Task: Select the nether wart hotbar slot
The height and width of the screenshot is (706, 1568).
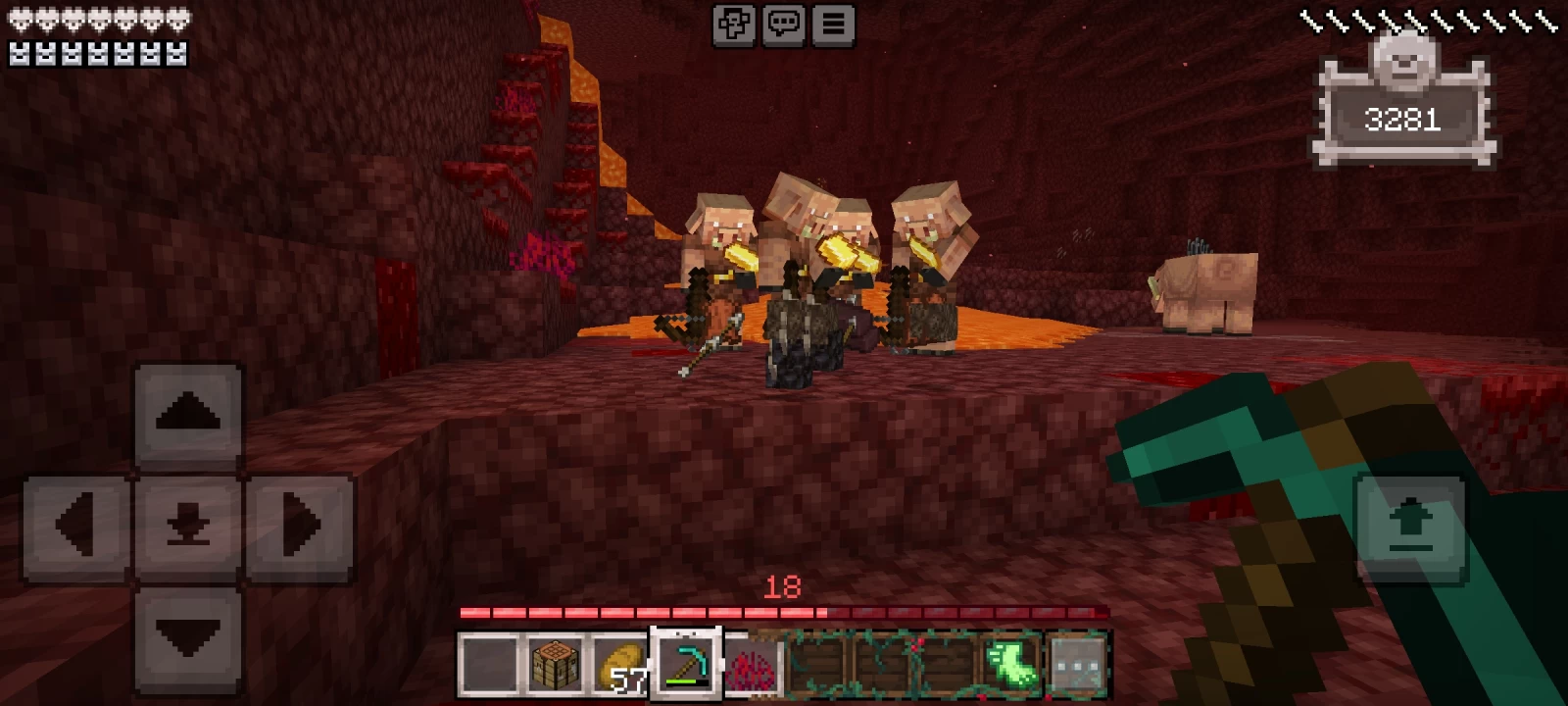Action: tap(751, 666)
